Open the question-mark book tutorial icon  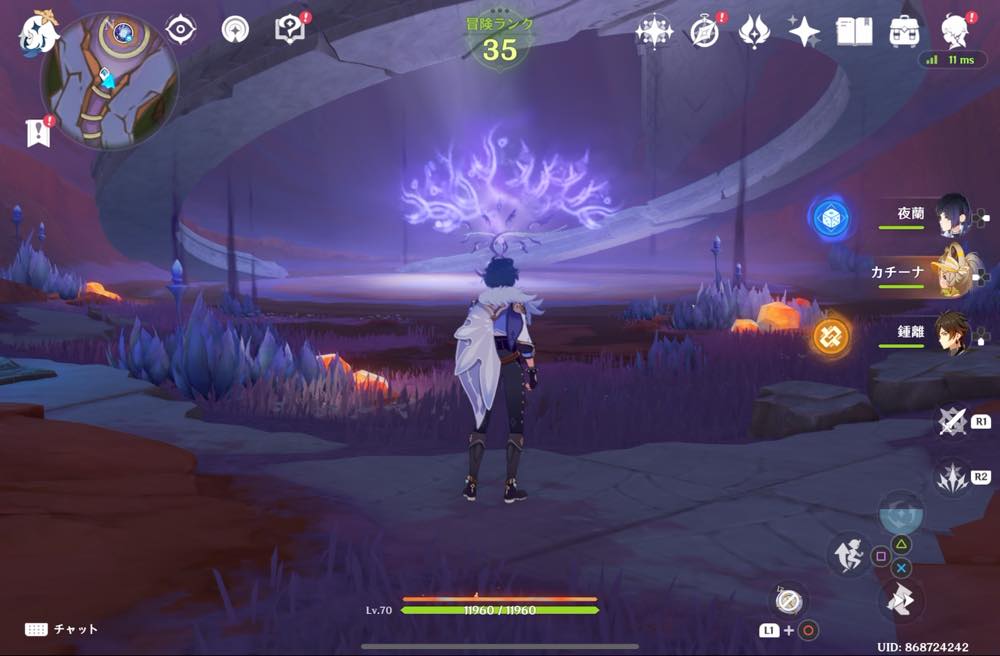tap(289, 31)
